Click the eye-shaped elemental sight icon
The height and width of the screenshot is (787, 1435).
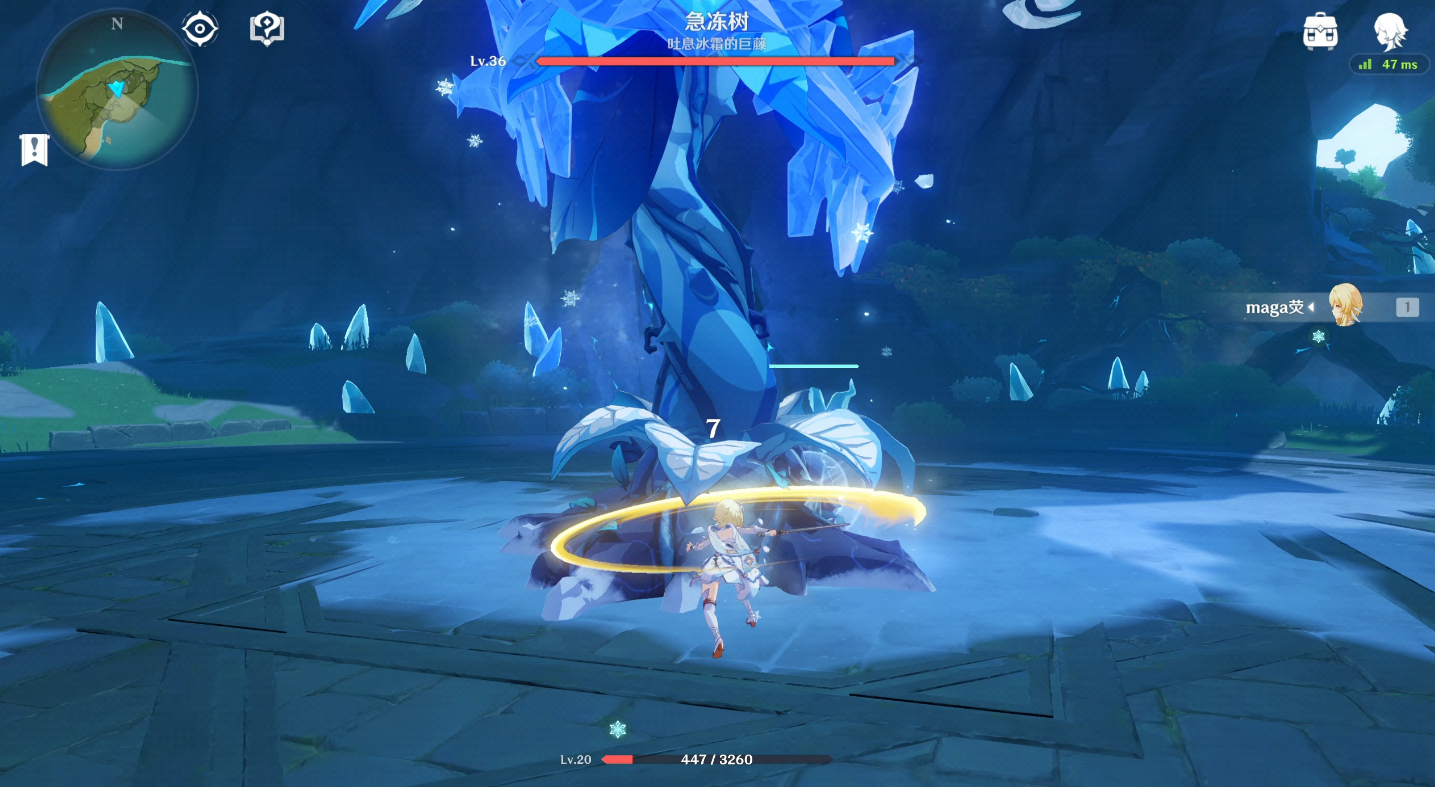tap(200, 29)
